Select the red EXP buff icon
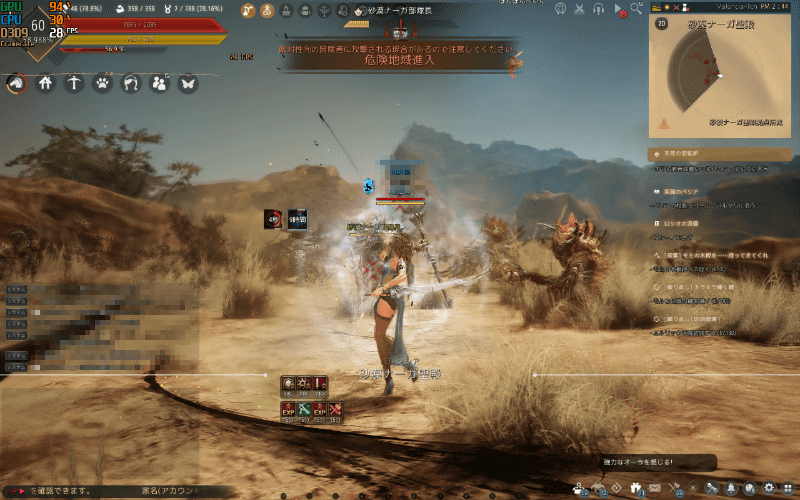This screenshot has height=500, width=800. click(320, 409)
